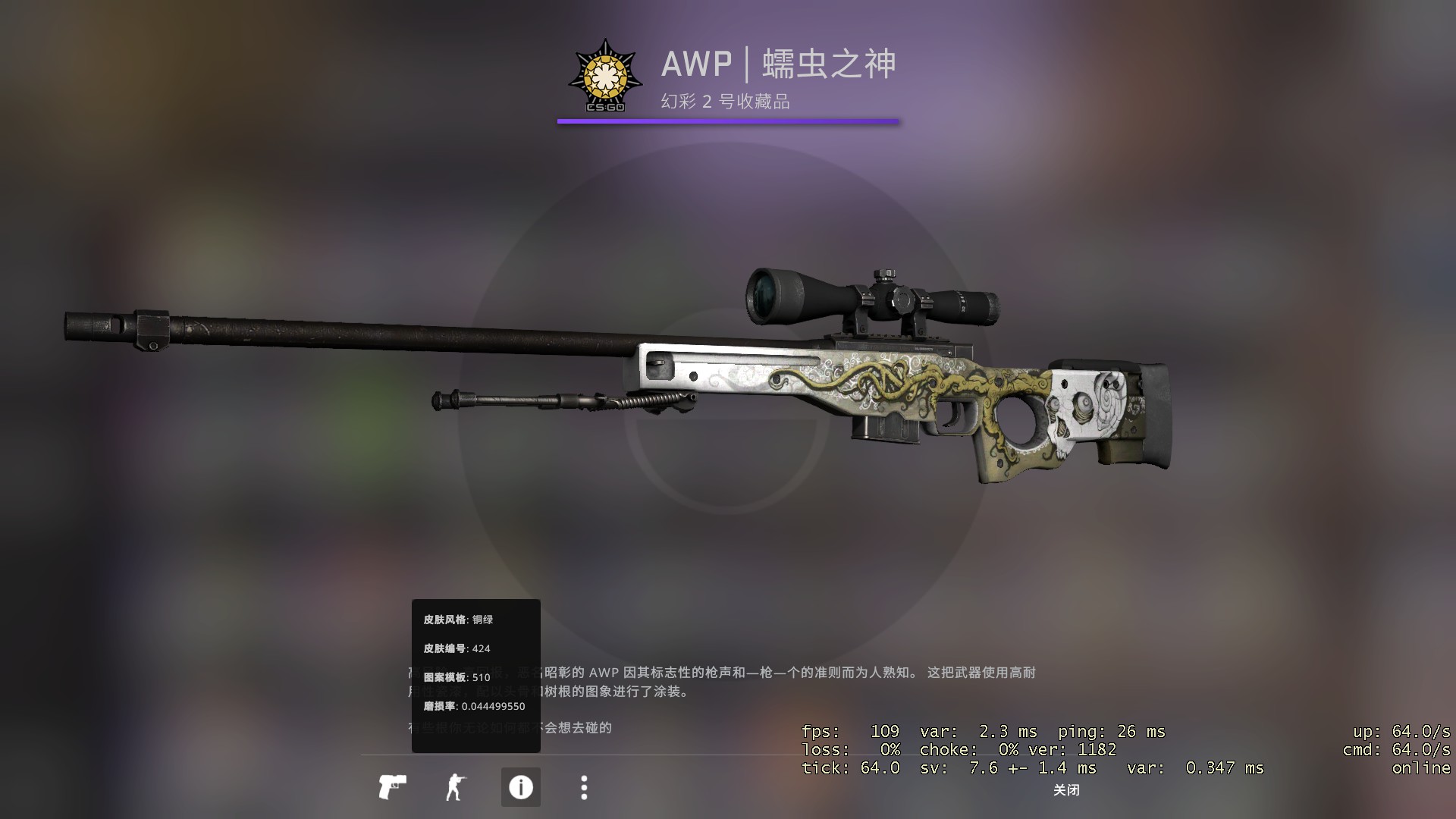Viewport: 1456px width, 819px height.
Task: Open the three-dot more options menu
Action: (x=584, y=787)
